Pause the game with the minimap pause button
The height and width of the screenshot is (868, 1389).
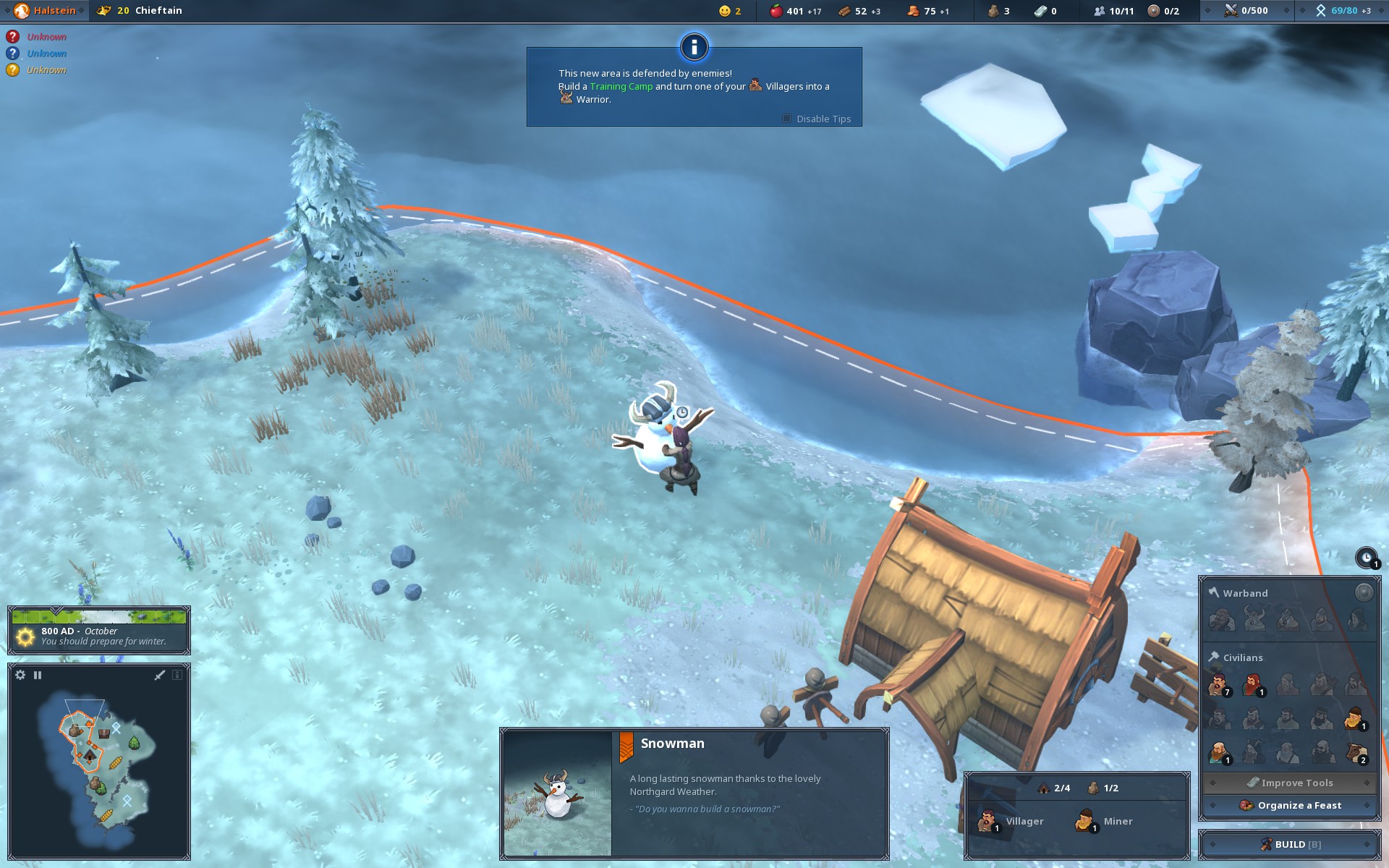pyautogui.click(x=38, y=675)
